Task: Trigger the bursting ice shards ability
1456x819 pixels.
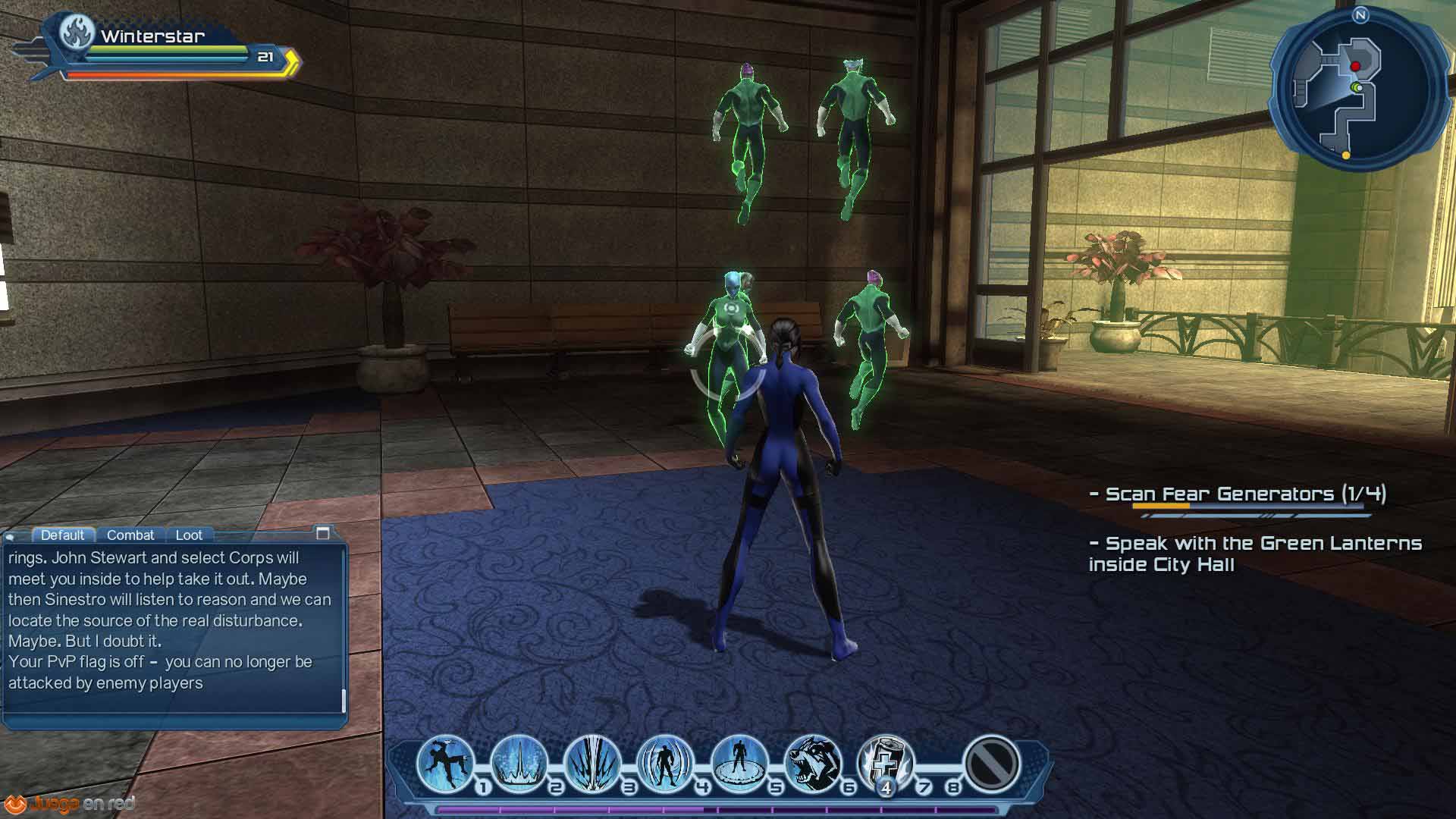Action: coord(592,763)
